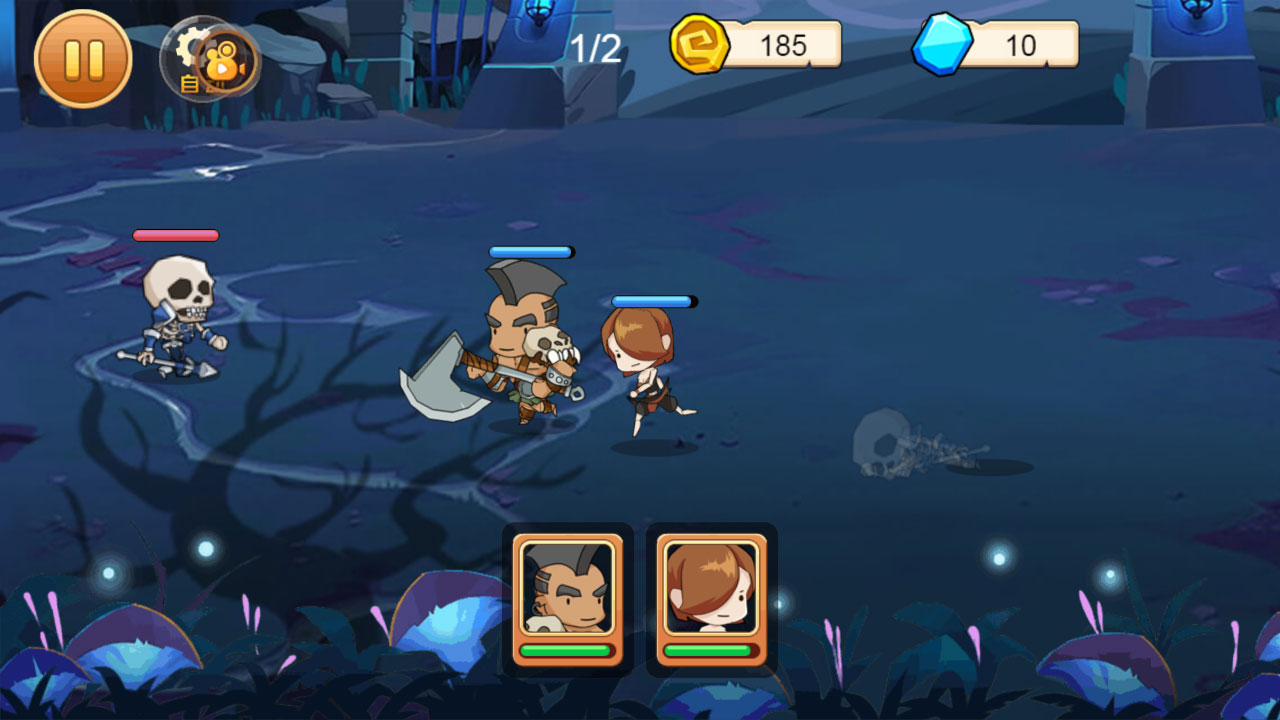
Task: Tap the orange video camera icon
Action: tap(226, 62)
